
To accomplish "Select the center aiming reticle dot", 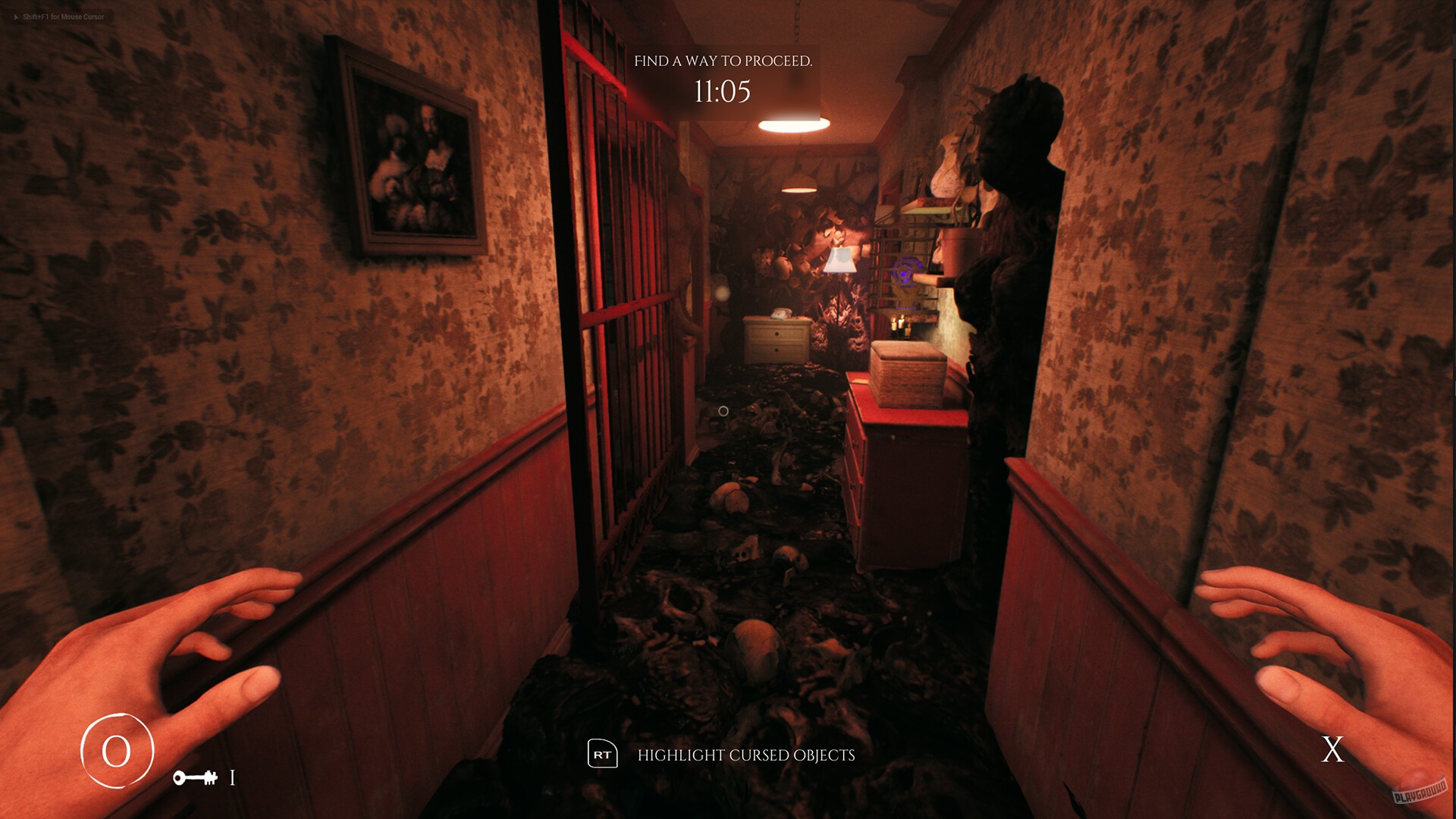I will click(724, 410).
